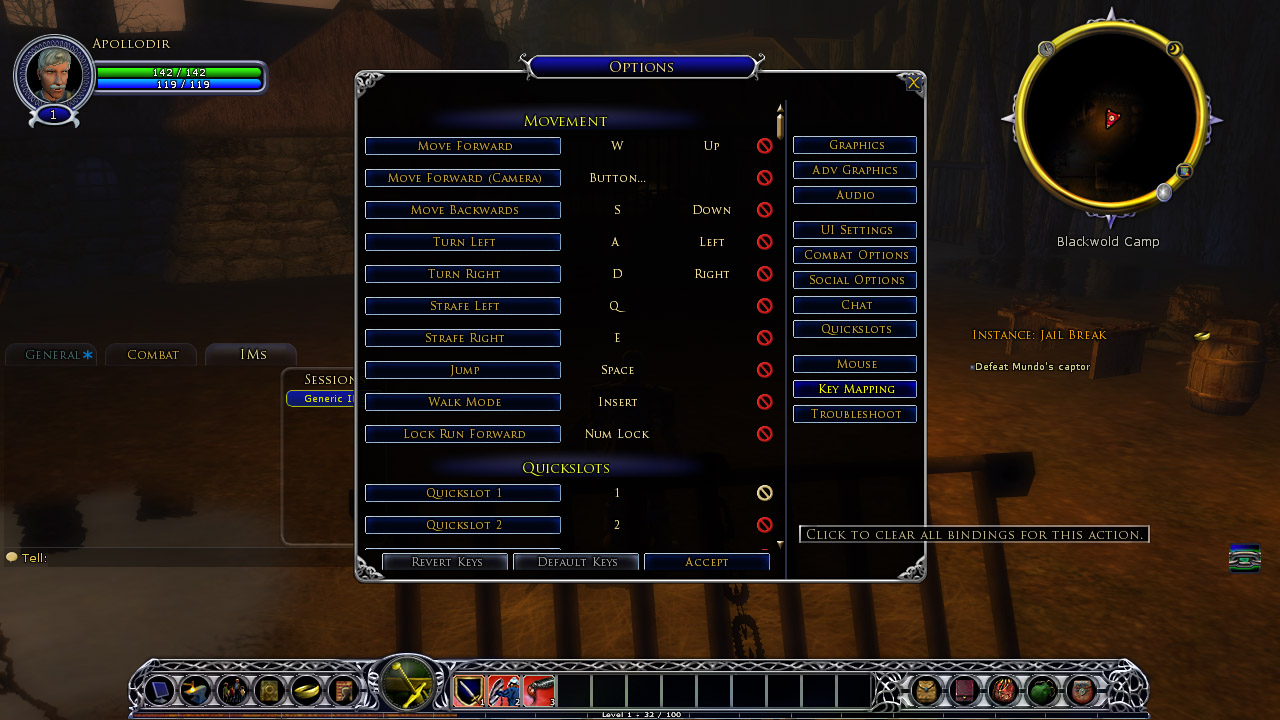The width and height of the screenshot is (1280, 720).
Task: Rebind the Move Forward action
Action: pos(462,146)
